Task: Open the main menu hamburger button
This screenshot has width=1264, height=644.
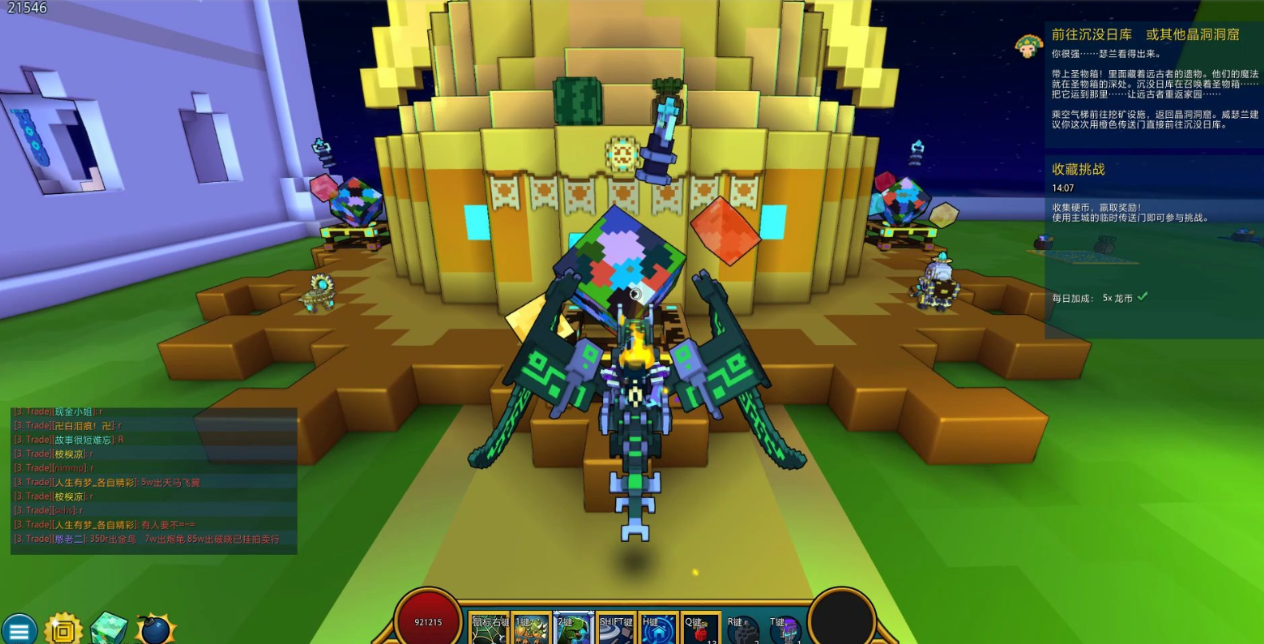Action: (18, 629)
